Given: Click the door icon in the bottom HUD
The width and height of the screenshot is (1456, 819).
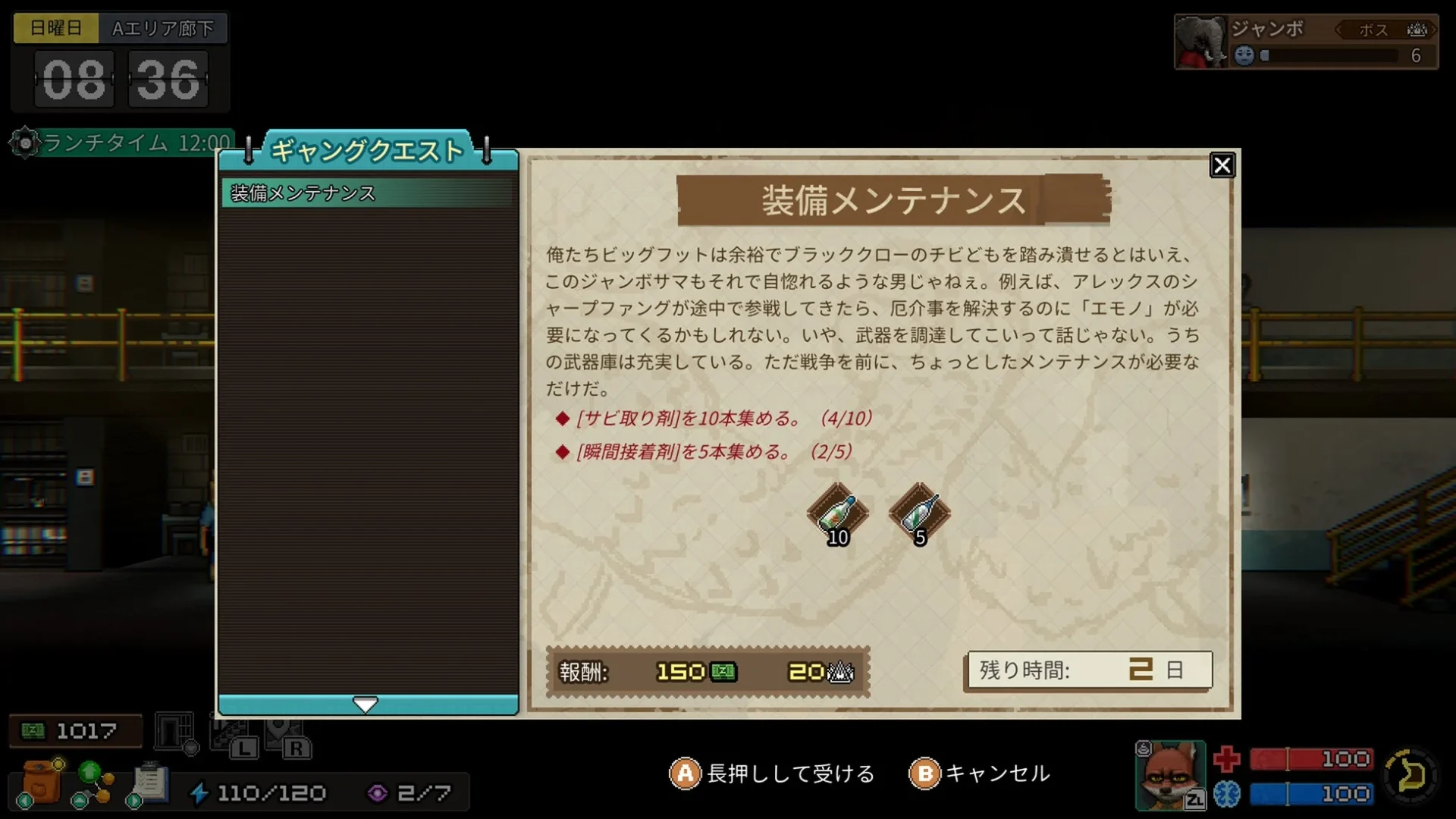Looking at the screenshot, I should click(x=172, y=730).
